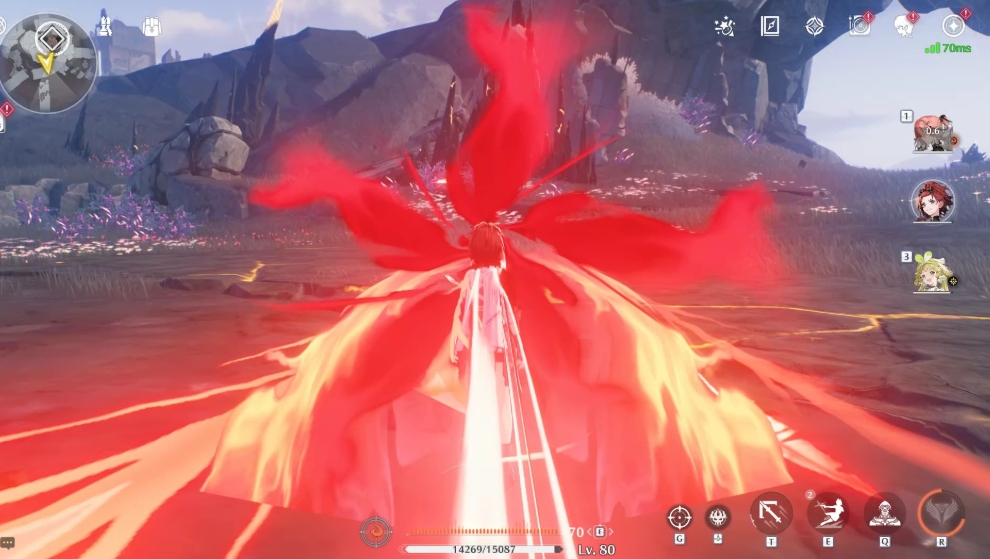Activate the sword-and-arrow skill

click(771, 513)
